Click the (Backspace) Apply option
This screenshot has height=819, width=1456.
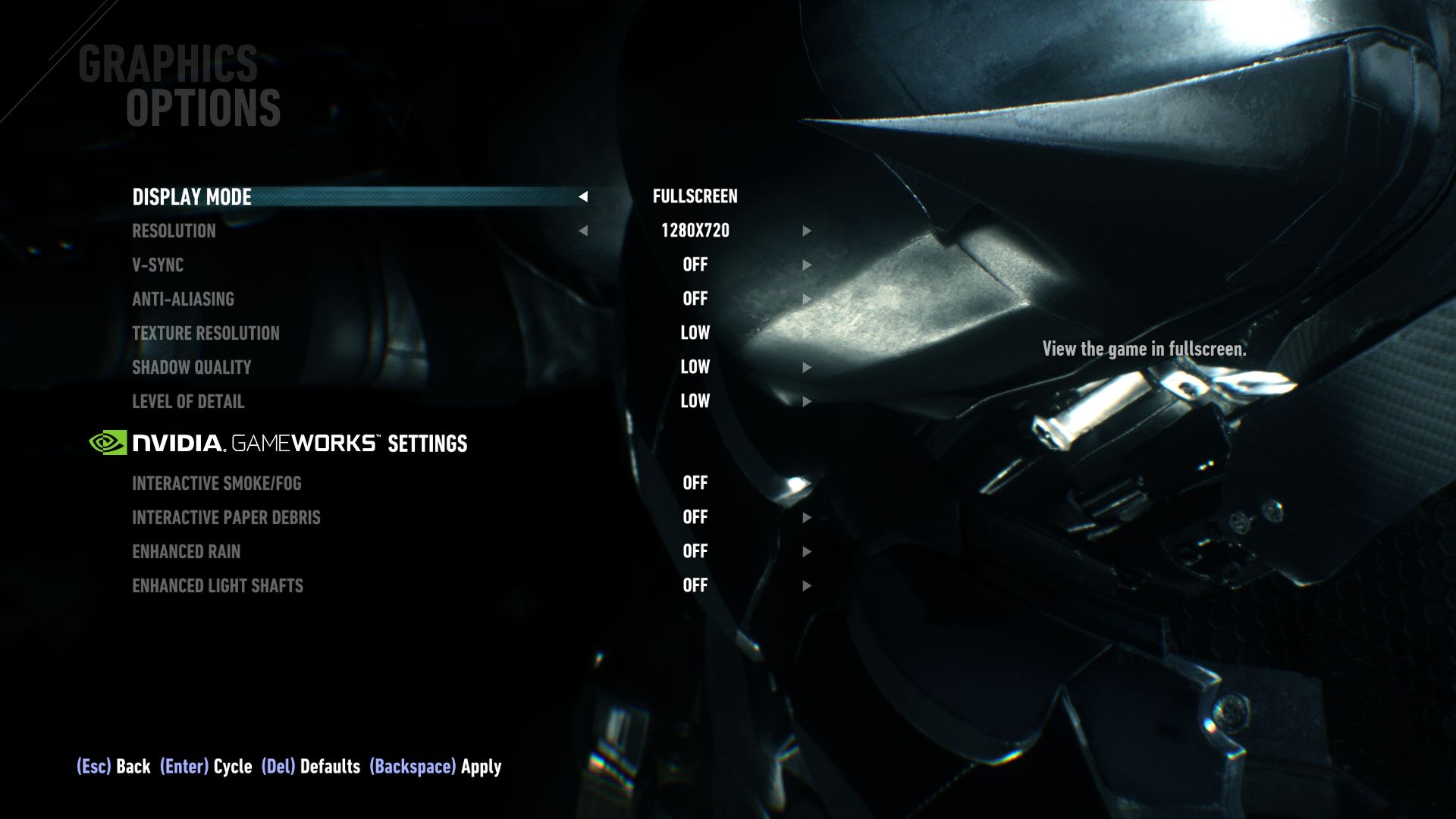click(x=435, y=767)
